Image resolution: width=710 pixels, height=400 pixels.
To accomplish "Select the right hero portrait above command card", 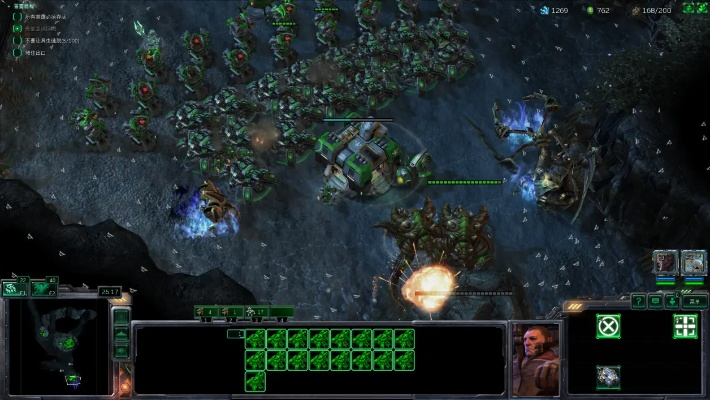I will (693, 263).
